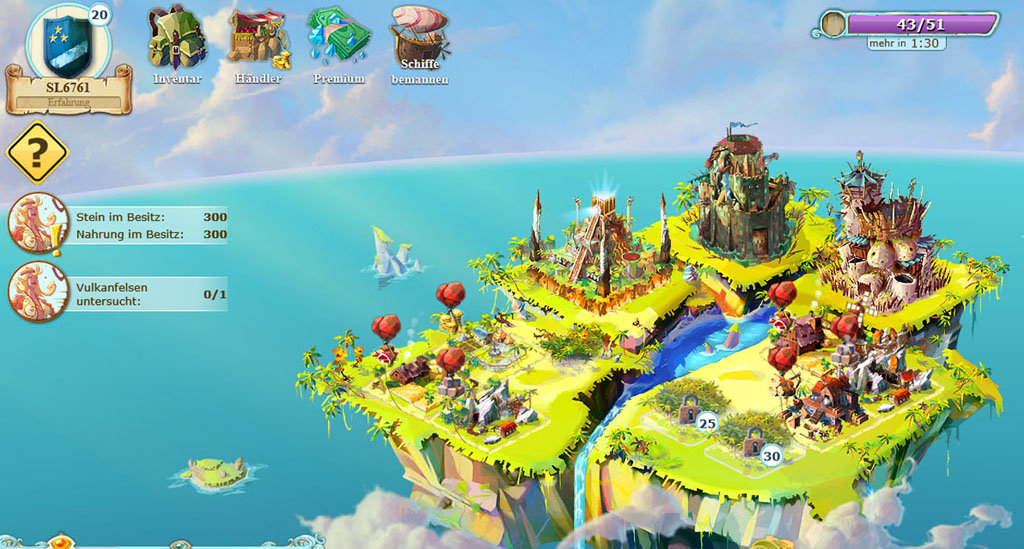Visit the Händler merchant shop
Viewport: 1024px width, 549px height.
[x=258, y=37]
